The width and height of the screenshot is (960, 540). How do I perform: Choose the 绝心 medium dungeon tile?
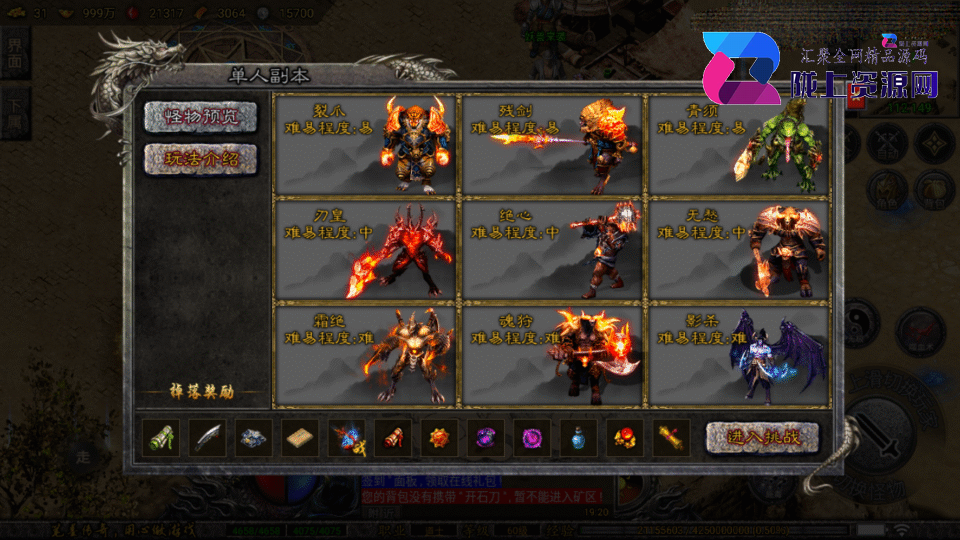551,248
